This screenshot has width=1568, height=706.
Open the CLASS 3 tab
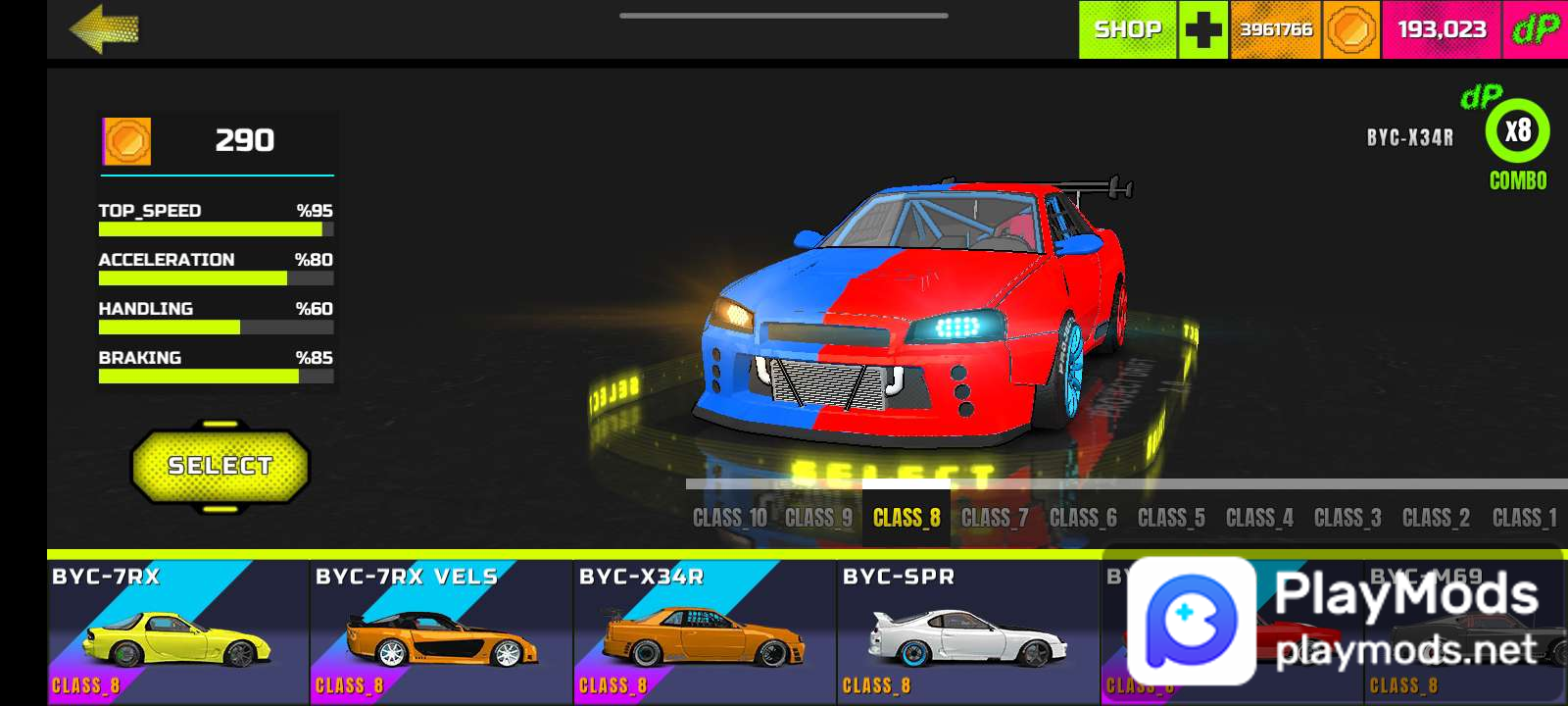point(1347,518)
